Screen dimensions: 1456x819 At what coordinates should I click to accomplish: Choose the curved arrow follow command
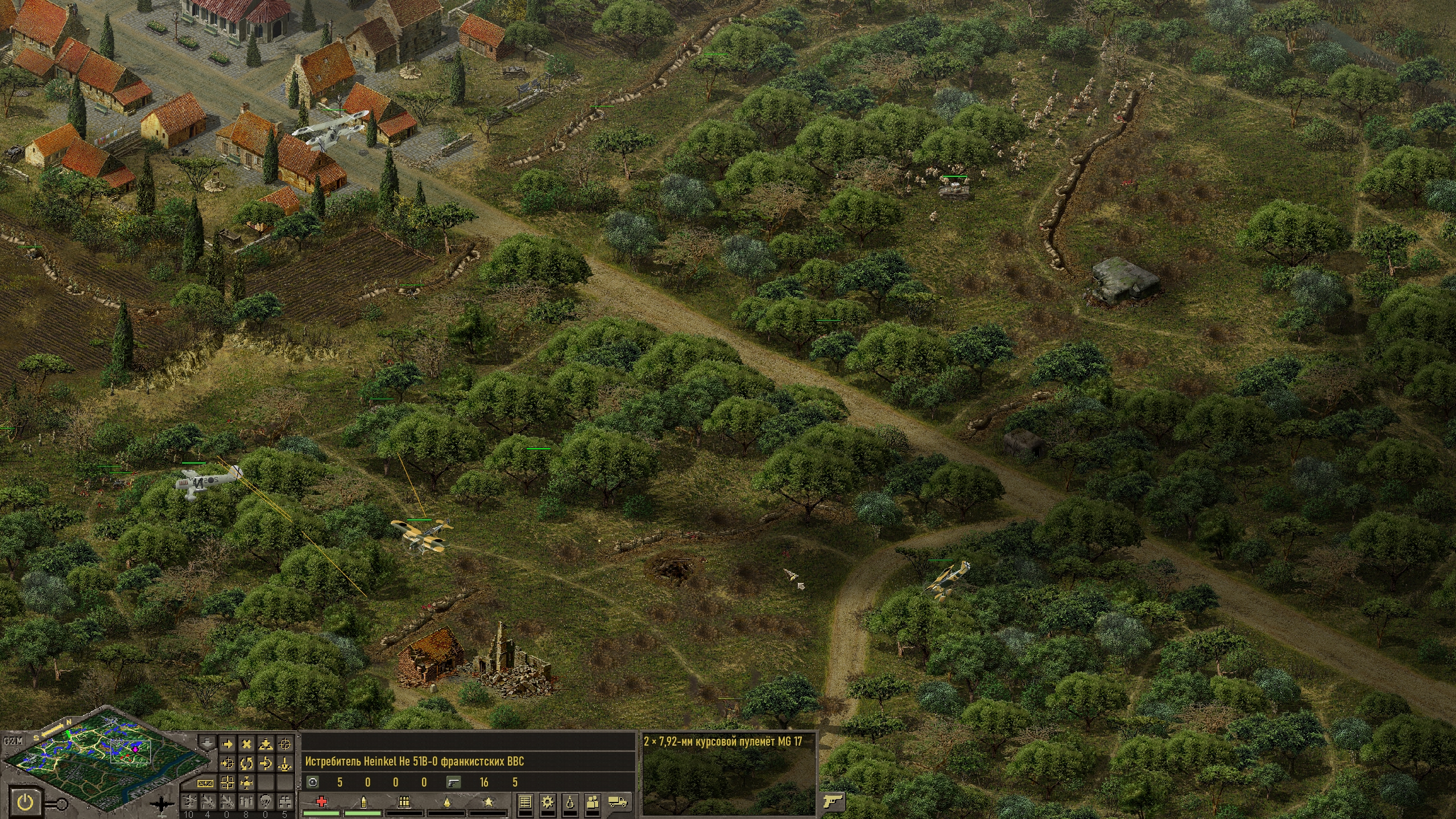point(266,763)
